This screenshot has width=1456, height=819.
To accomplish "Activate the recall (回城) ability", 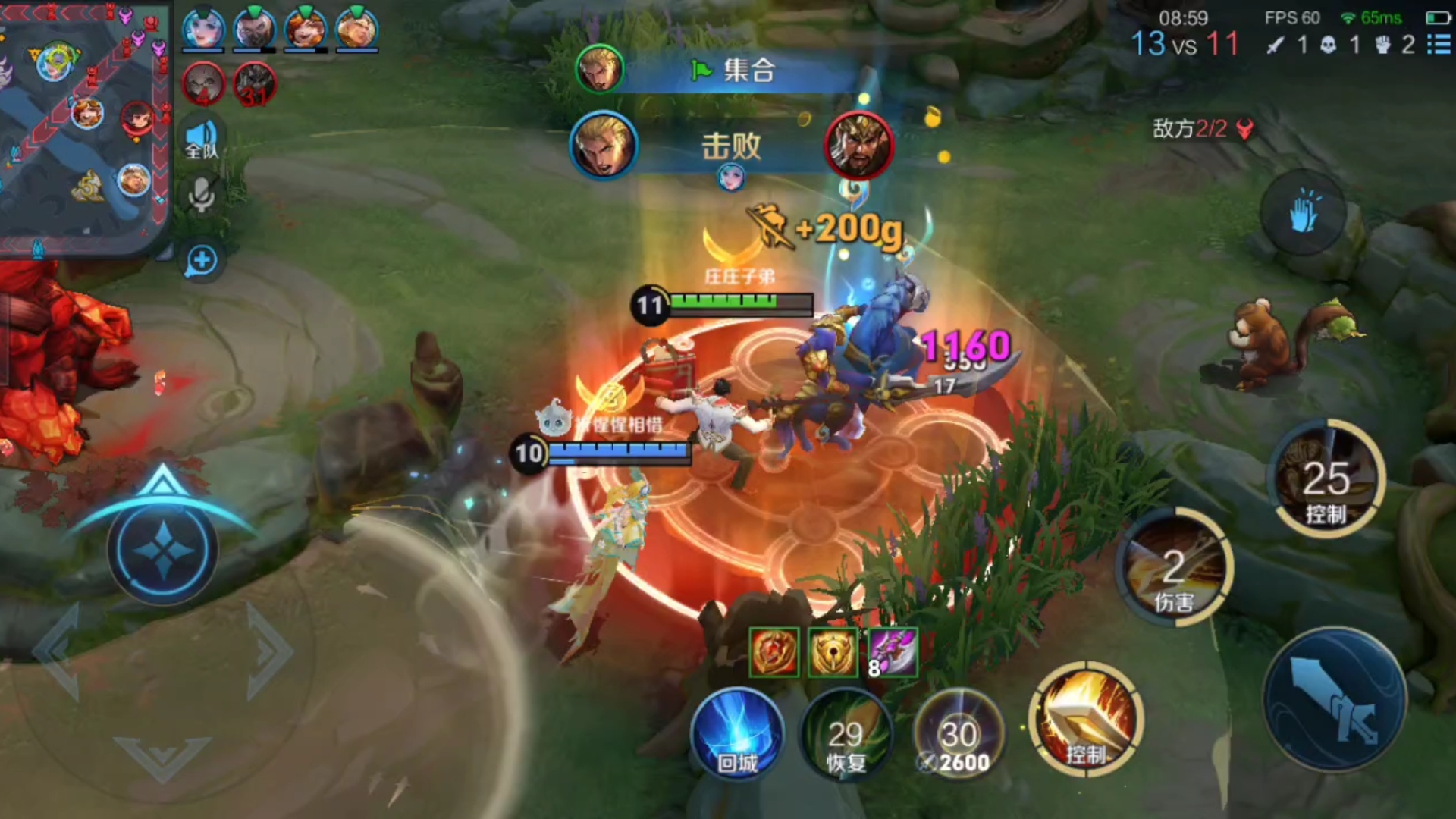I will click(737, 734).
